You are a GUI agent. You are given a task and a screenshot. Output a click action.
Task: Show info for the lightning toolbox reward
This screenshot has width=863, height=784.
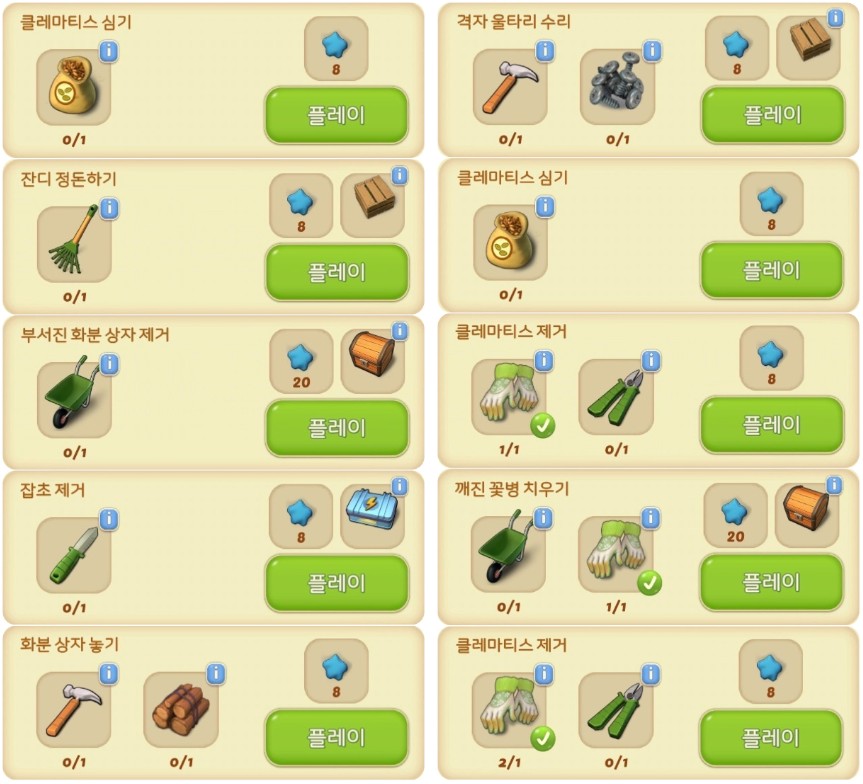tap(399, 486)
